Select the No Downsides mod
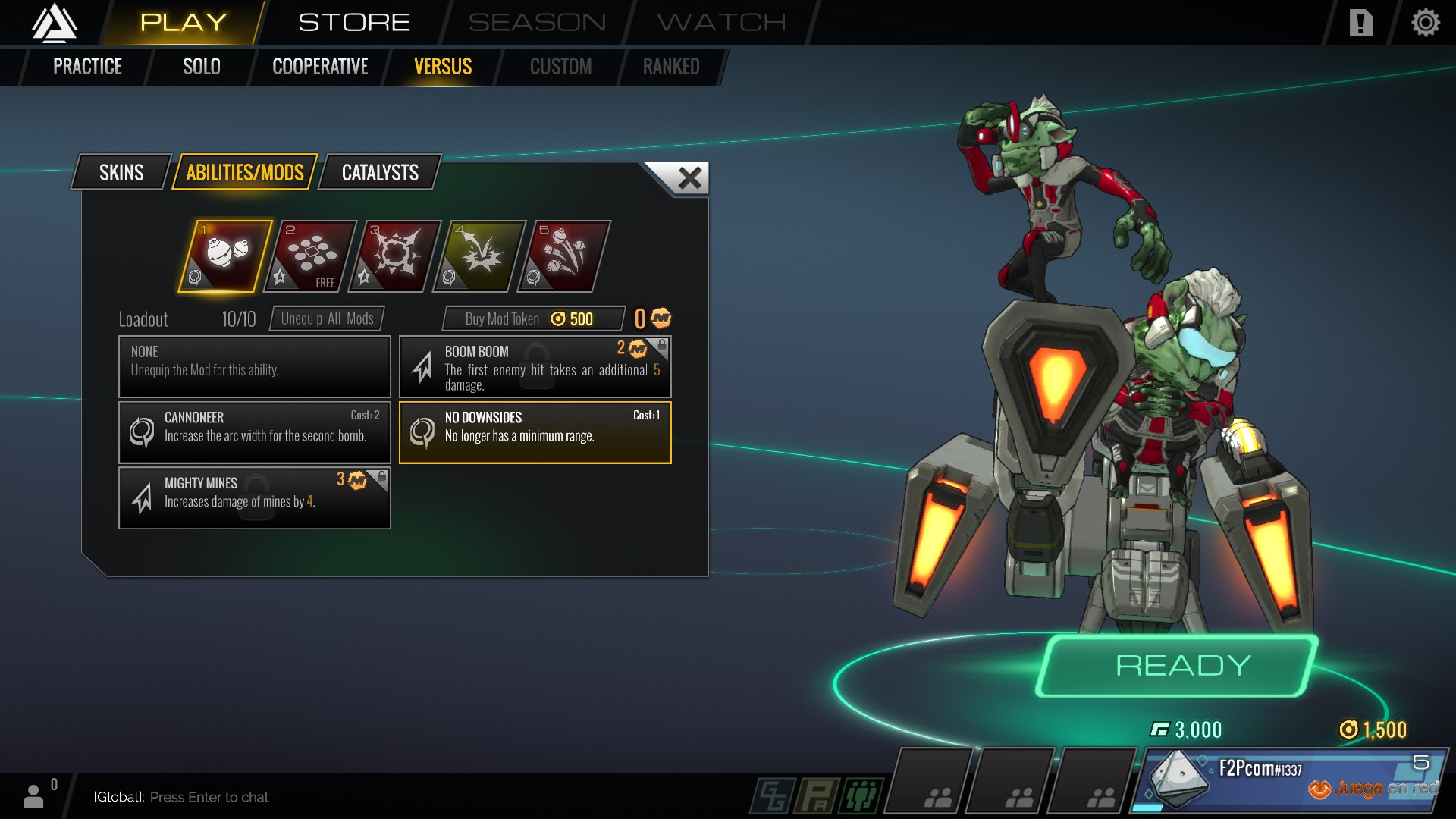This screenshot has height=819, width=1456. (x=535, y=432)
